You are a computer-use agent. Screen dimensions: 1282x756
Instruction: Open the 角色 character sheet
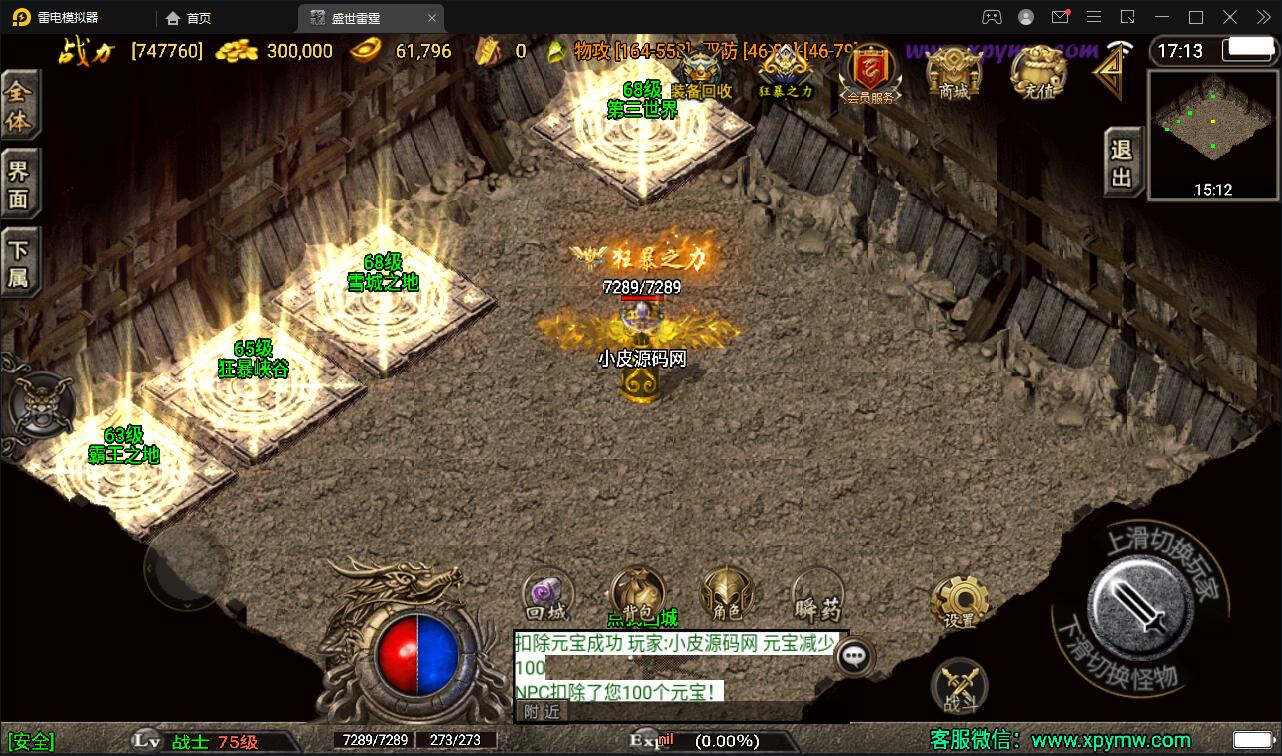pos(727,594)
